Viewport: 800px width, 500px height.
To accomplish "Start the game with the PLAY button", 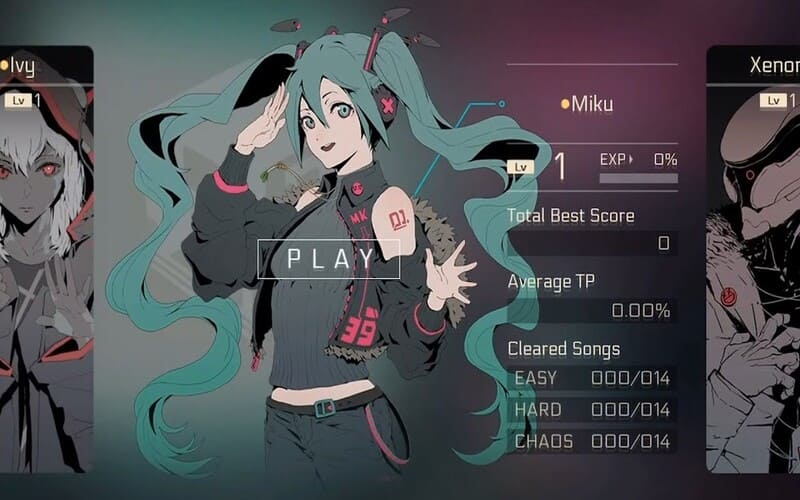I will [x=329, y=259].
